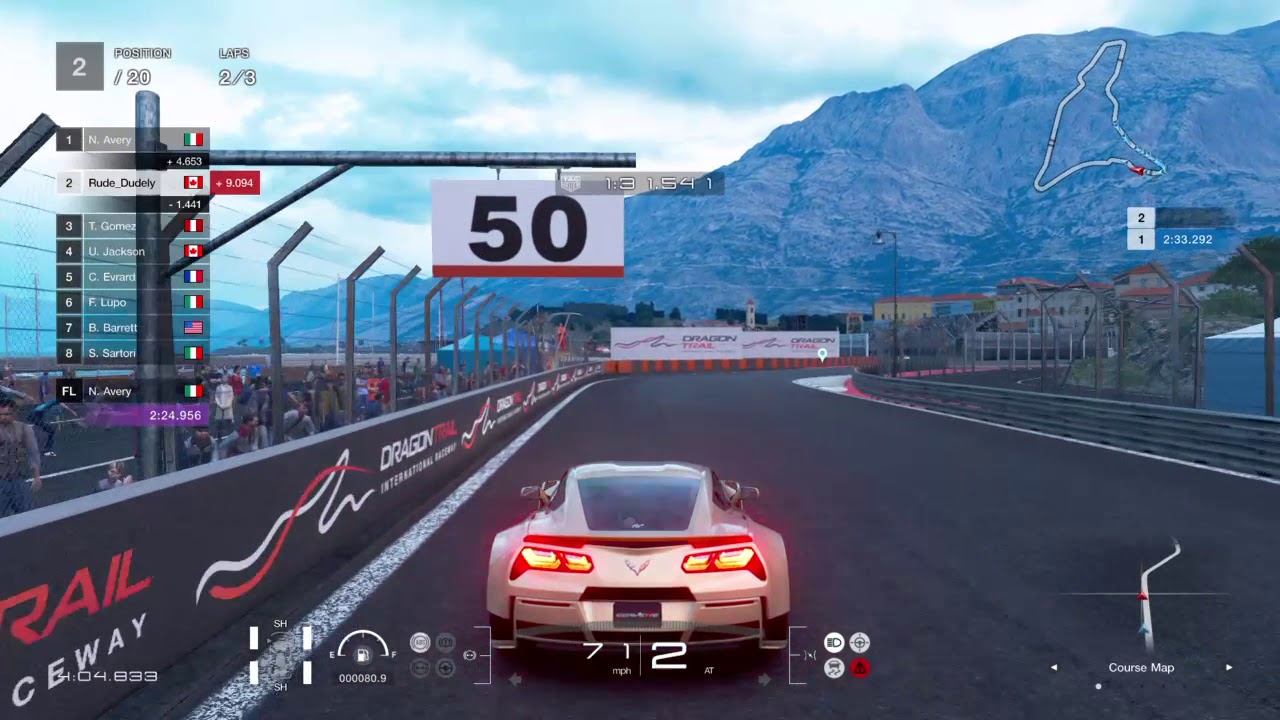Toggle the upper SH shift indicator

(279, 624)
